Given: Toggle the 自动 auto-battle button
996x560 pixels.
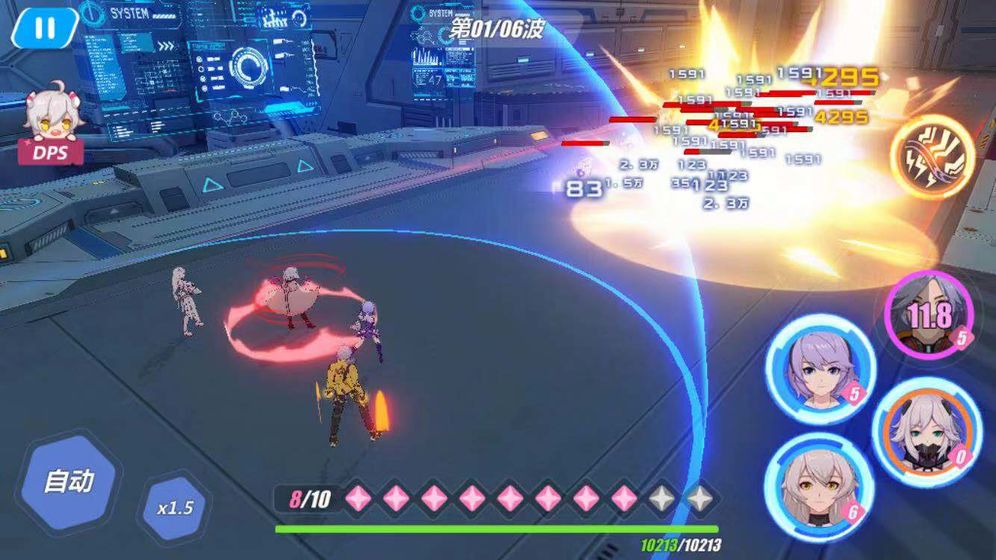Looking at the screenshot, I should click(69, 480).
